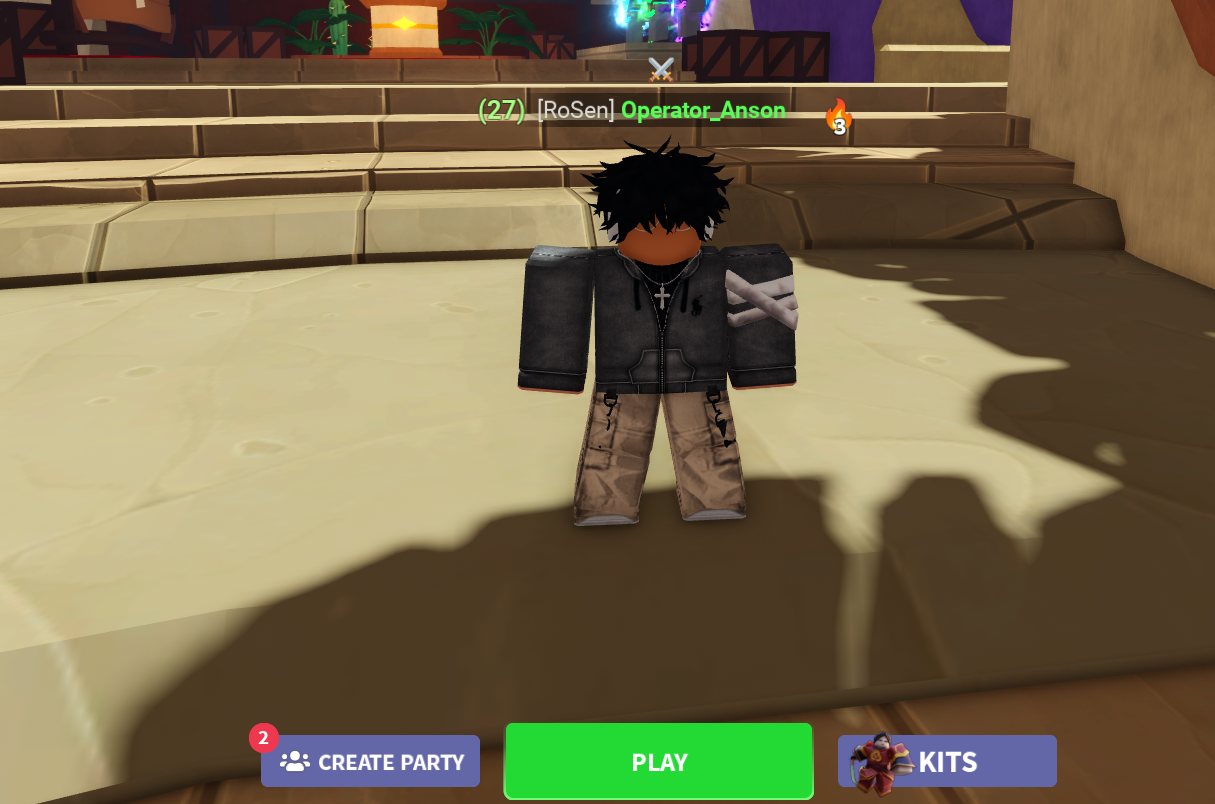This screenshot has width=1215, height=804.
Task: Click the green PLAY button
Action: point(658,762)
